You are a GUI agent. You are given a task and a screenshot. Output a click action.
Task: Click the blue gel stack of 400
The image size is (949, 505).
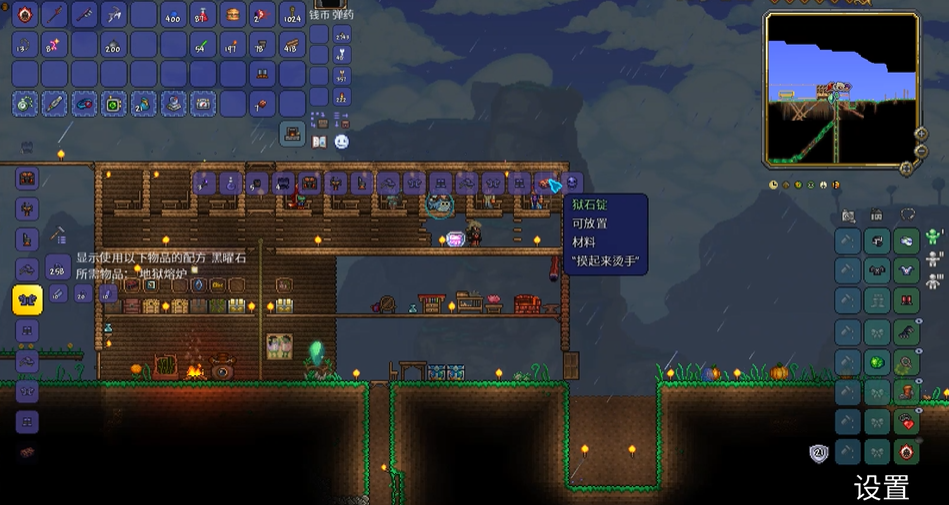(x=173, y=14)
